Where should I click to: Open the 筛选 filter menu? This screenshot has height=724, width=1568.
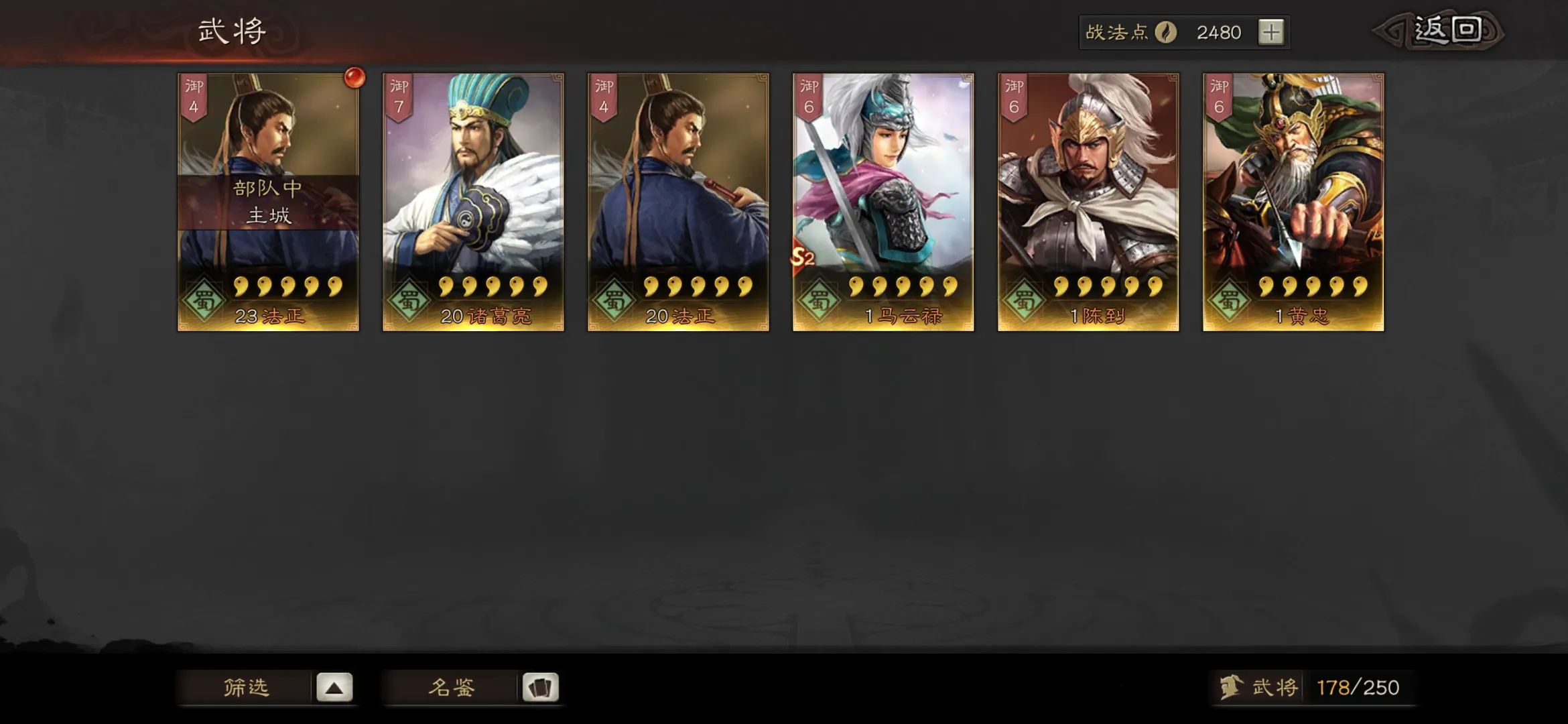(265, 687)
